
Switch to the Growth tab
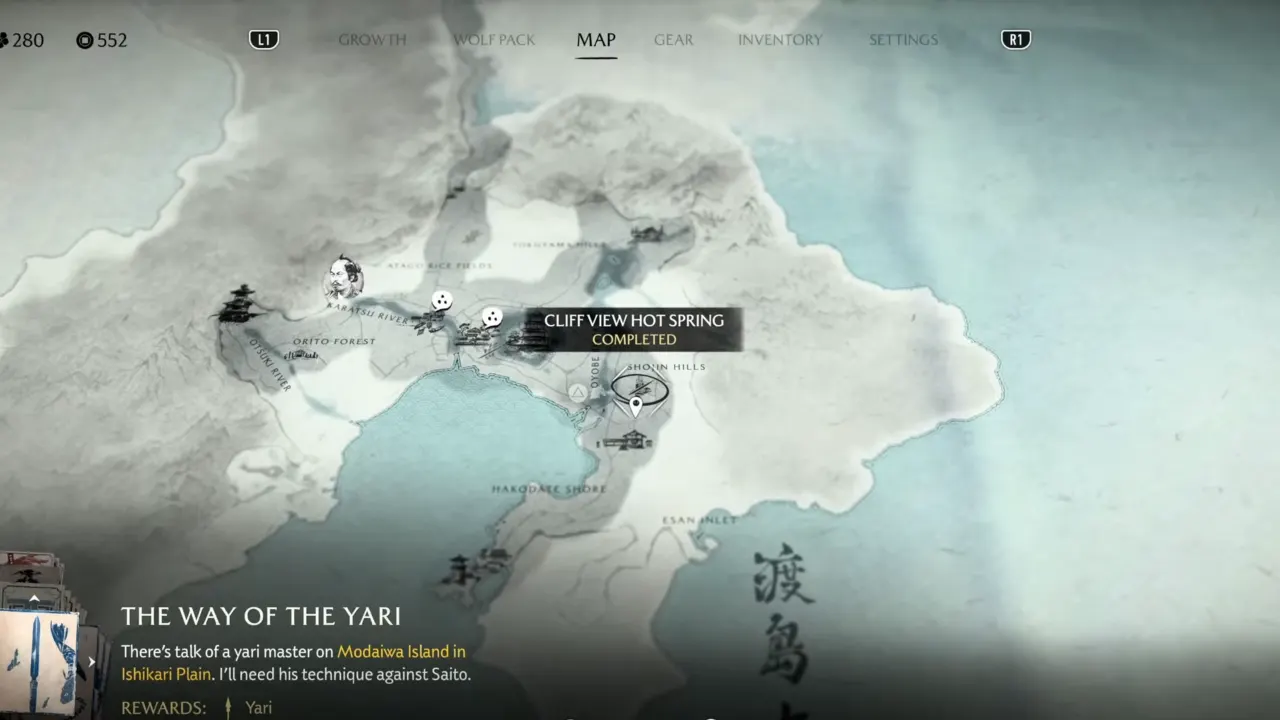point(372,40)
